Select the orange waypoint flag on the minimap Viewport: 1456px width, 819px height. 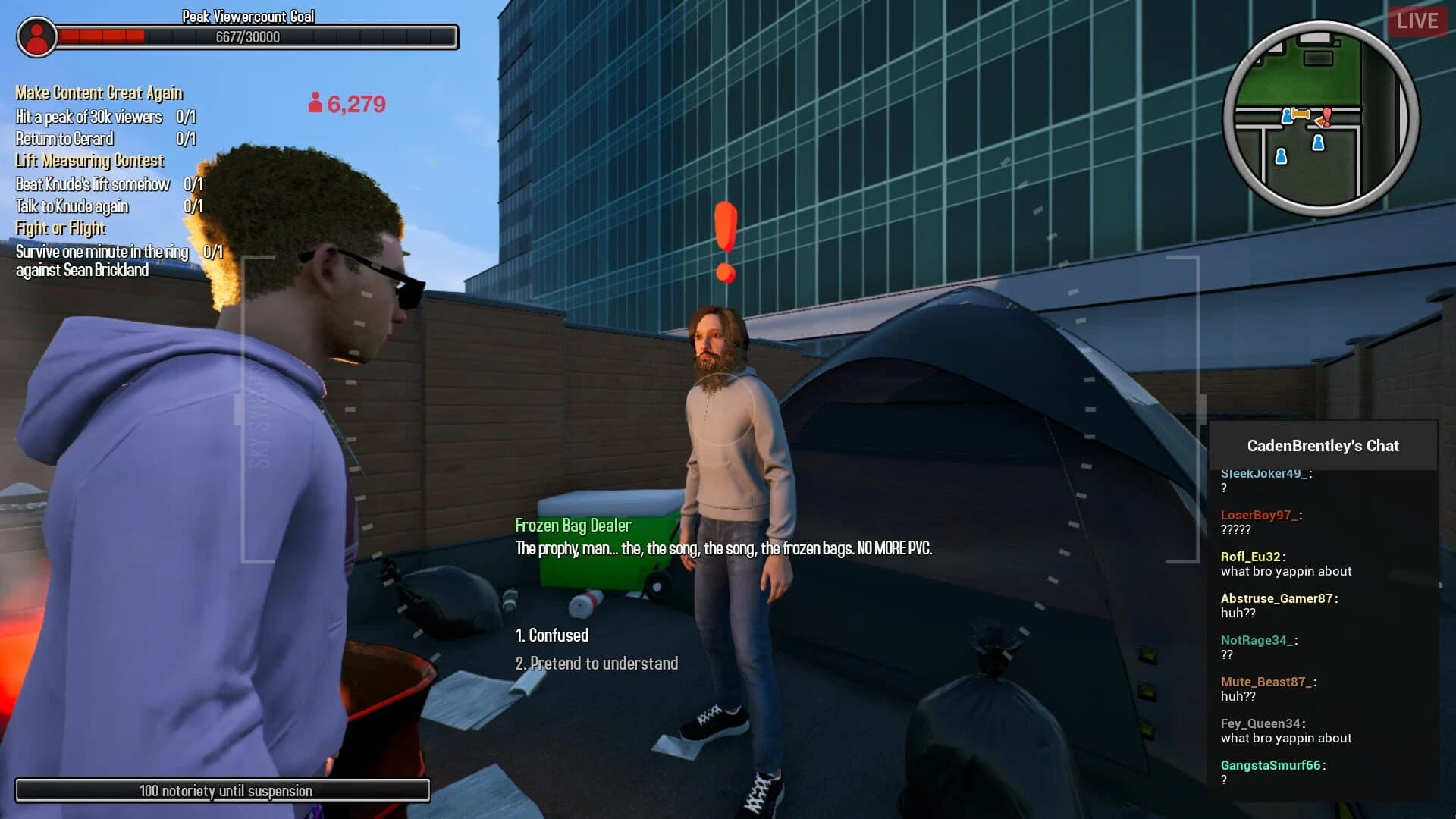[1301, 113]
